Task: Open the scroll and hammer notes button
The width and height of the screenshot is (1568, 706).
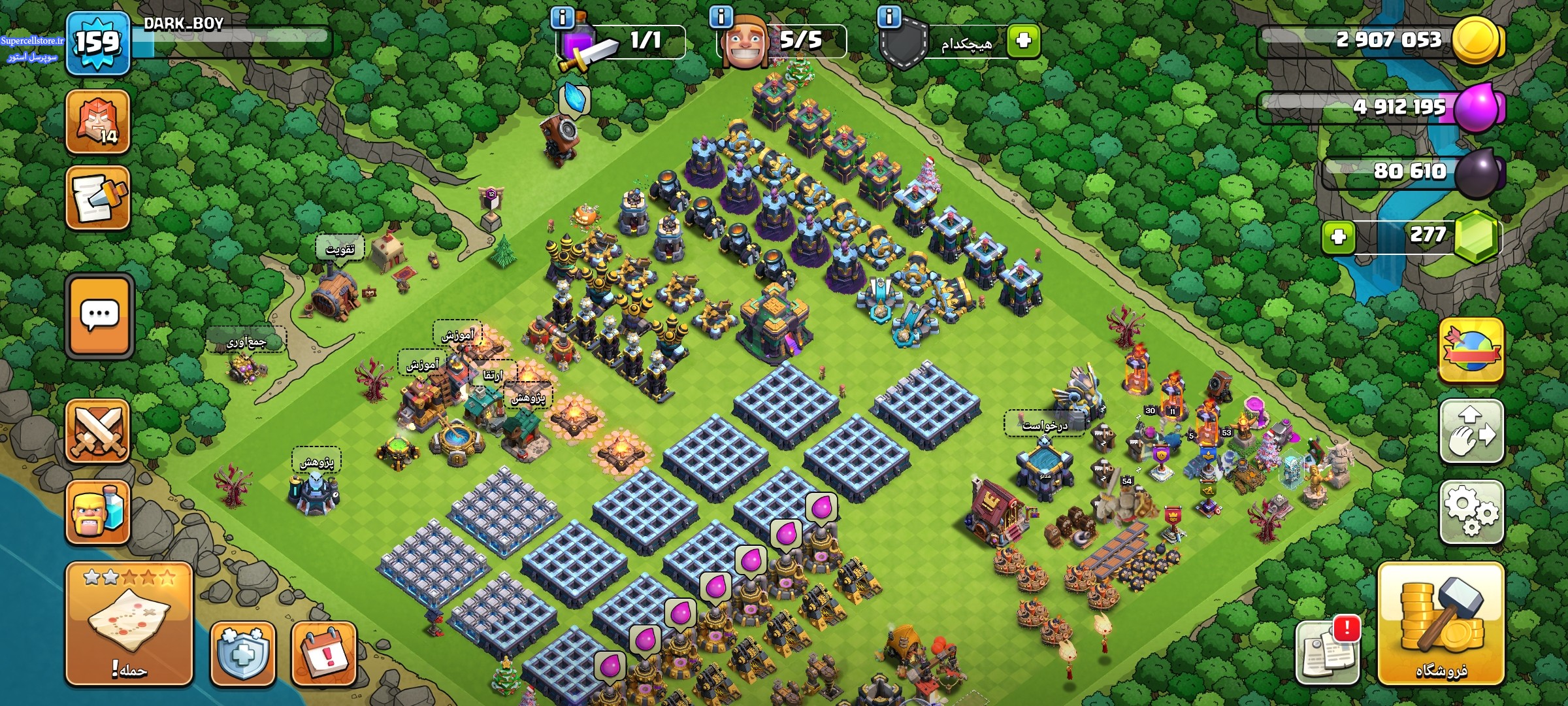Action: 98,198
